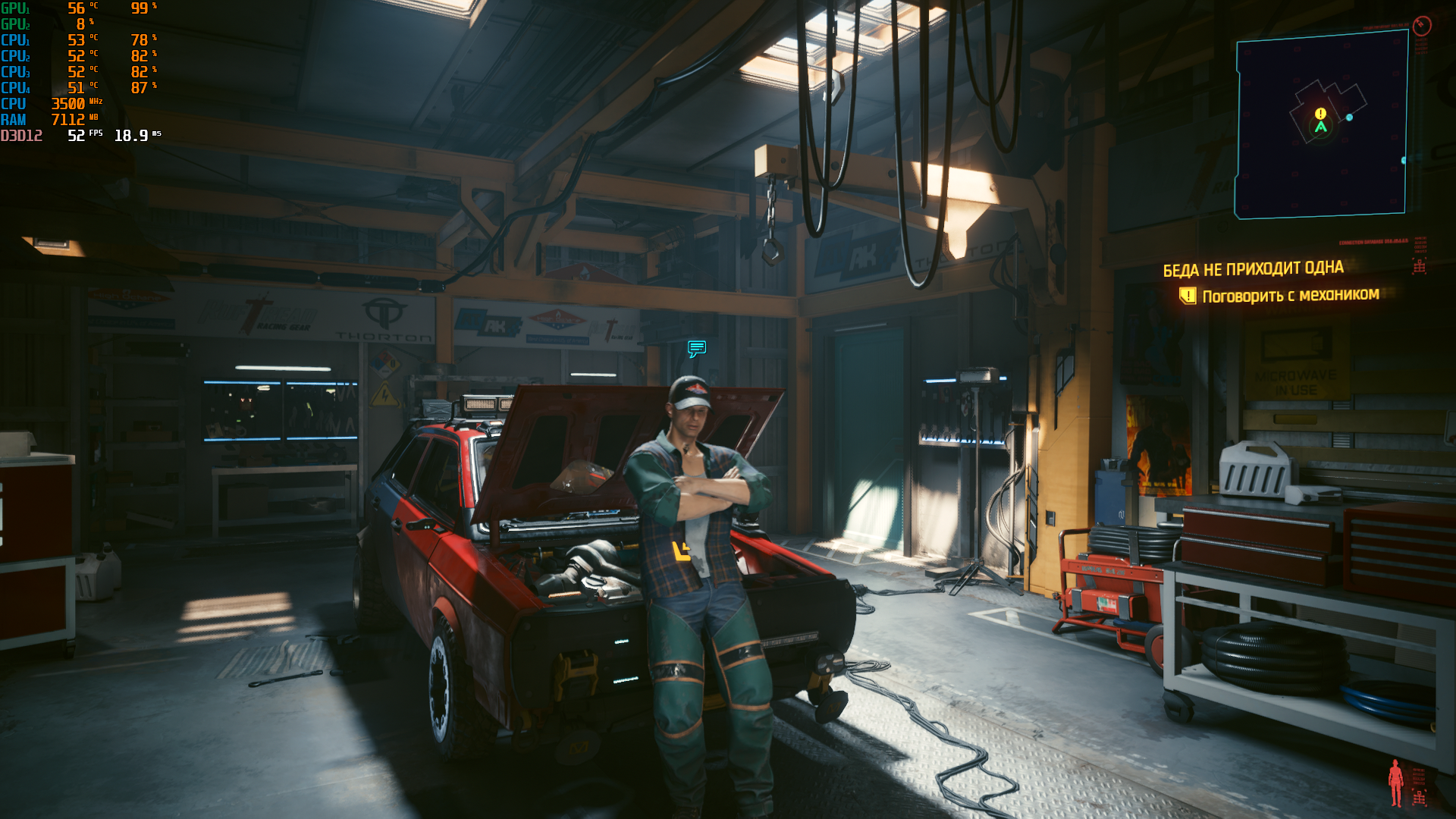
Task: Click the red body health silhouette icon
Action: tap(1395, 783)
